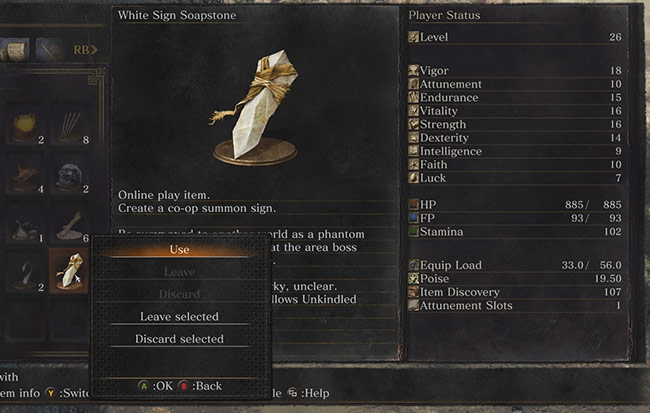Select the greyed-out Leave option
Screen dimensions: 650x413
click(180, 272)
